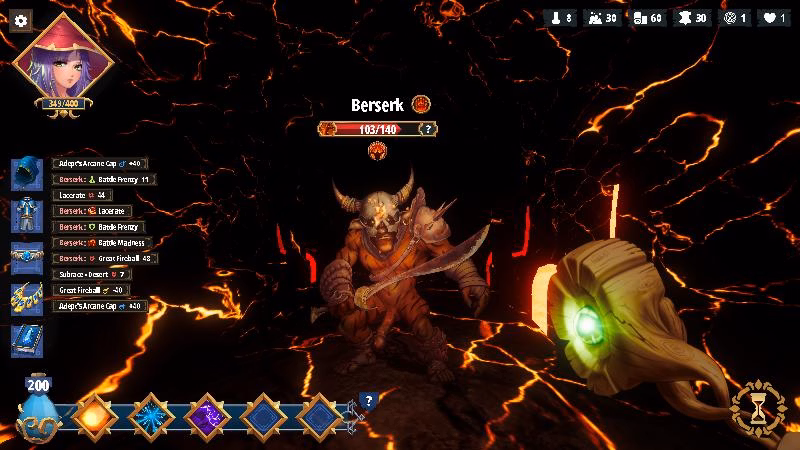Inspect the status effect icon below enemy health

[x=378, y=151]
